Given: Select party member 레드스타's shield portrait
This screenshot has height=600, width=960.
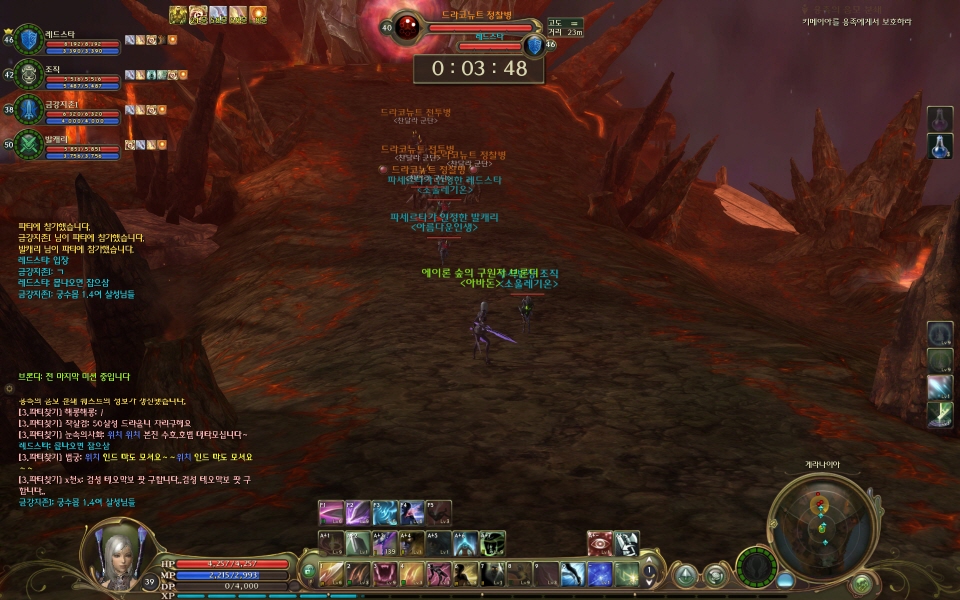Looking at the screenshot, I should pos(28,39).
